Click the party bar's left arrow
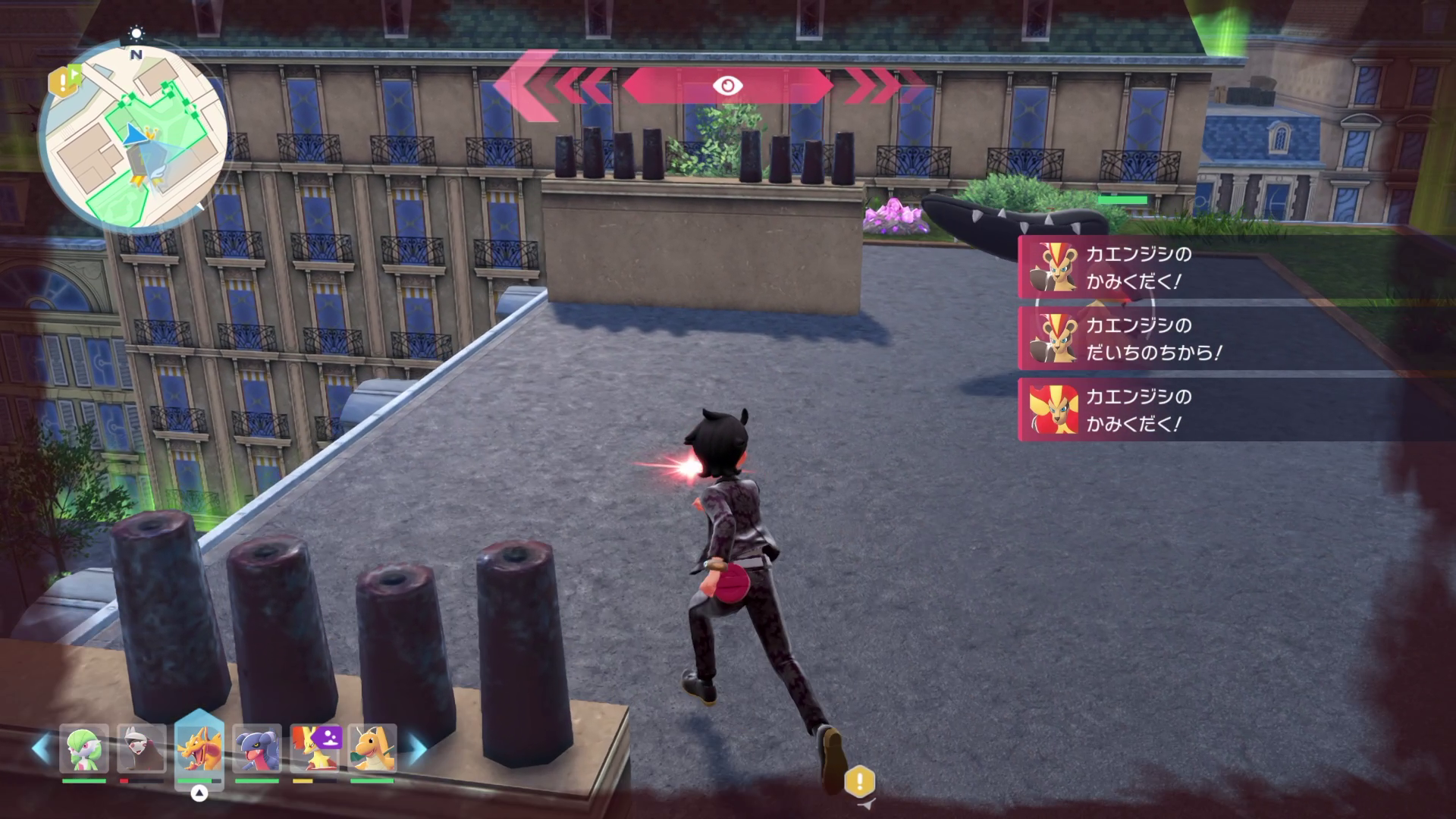Screen dimensions: 1456x819 [41, 748]
